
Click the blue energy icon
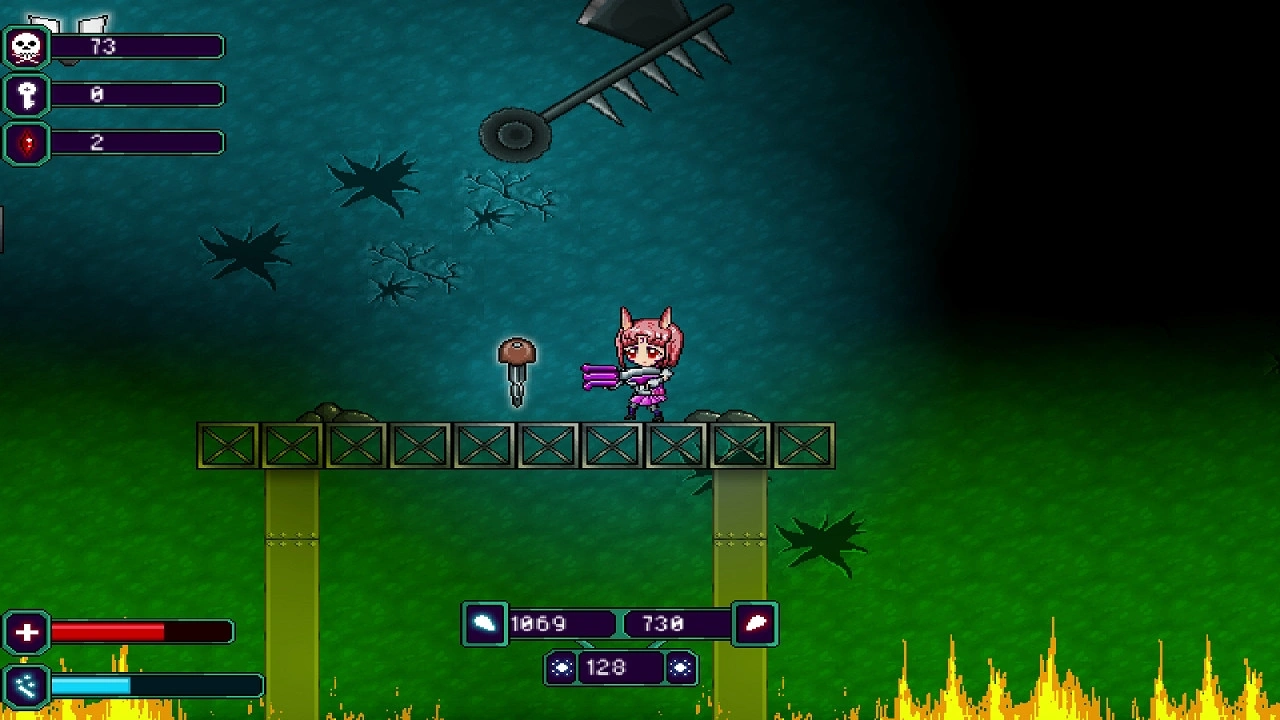coord(27,685)
